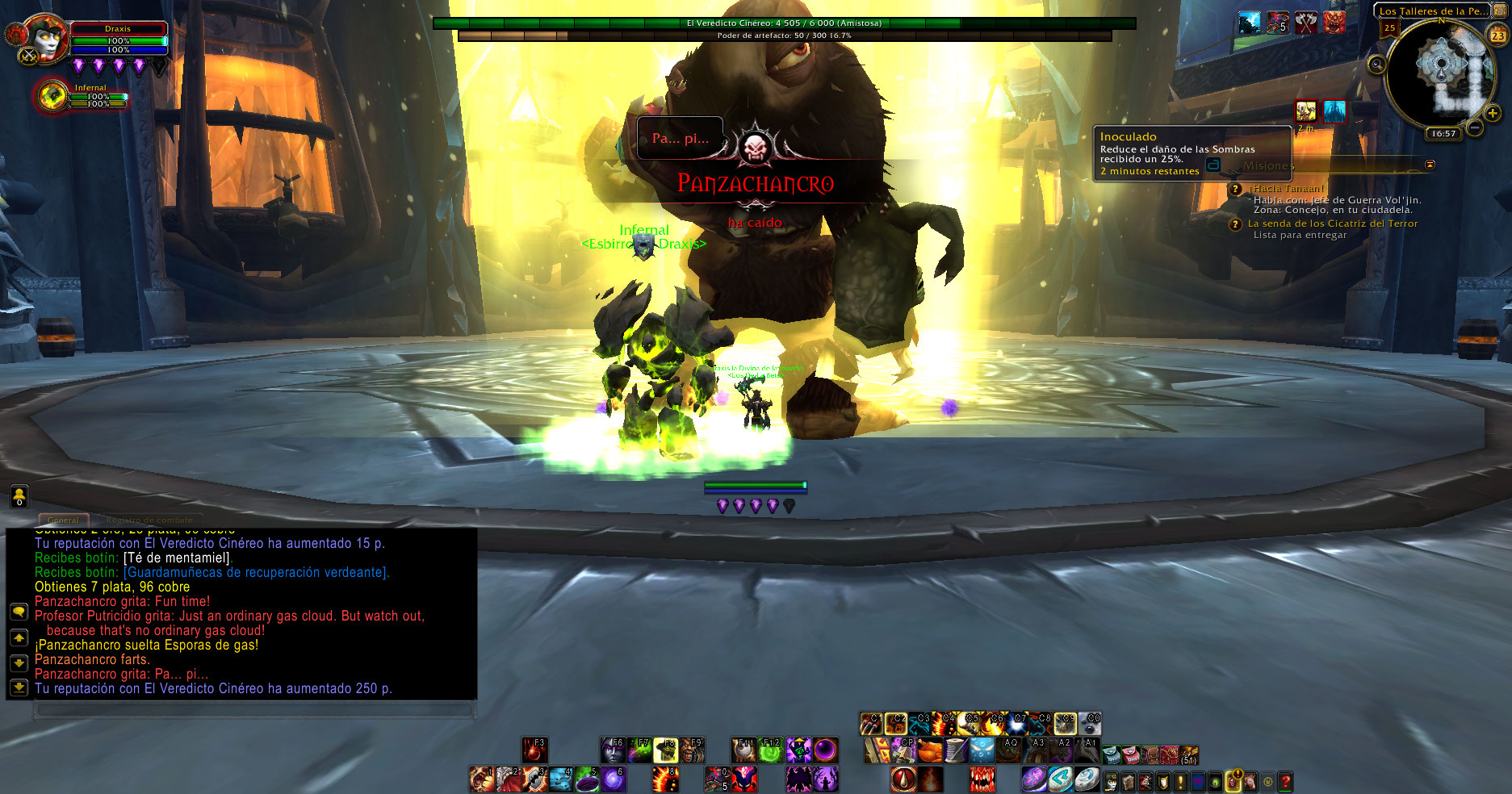Image resolution: width=1512 pixels, height=794 pixels.
Task: Collapse the Misiones objective tracker
Action: [1430, 165]
